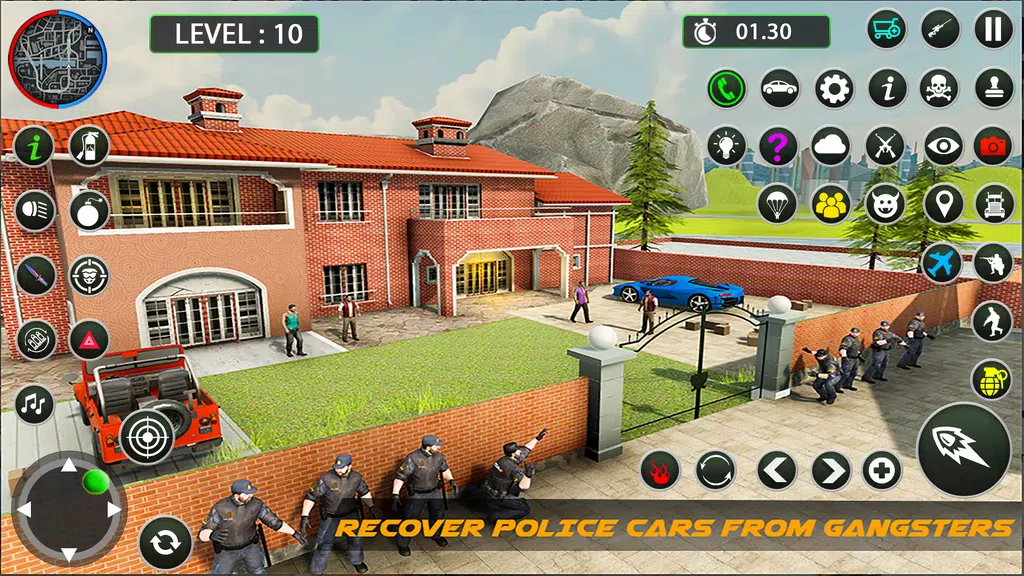The height and width of the screenshot is (576, 1024).
Task: Take a screenshot with the red camera
Action: tap(993, 146)
